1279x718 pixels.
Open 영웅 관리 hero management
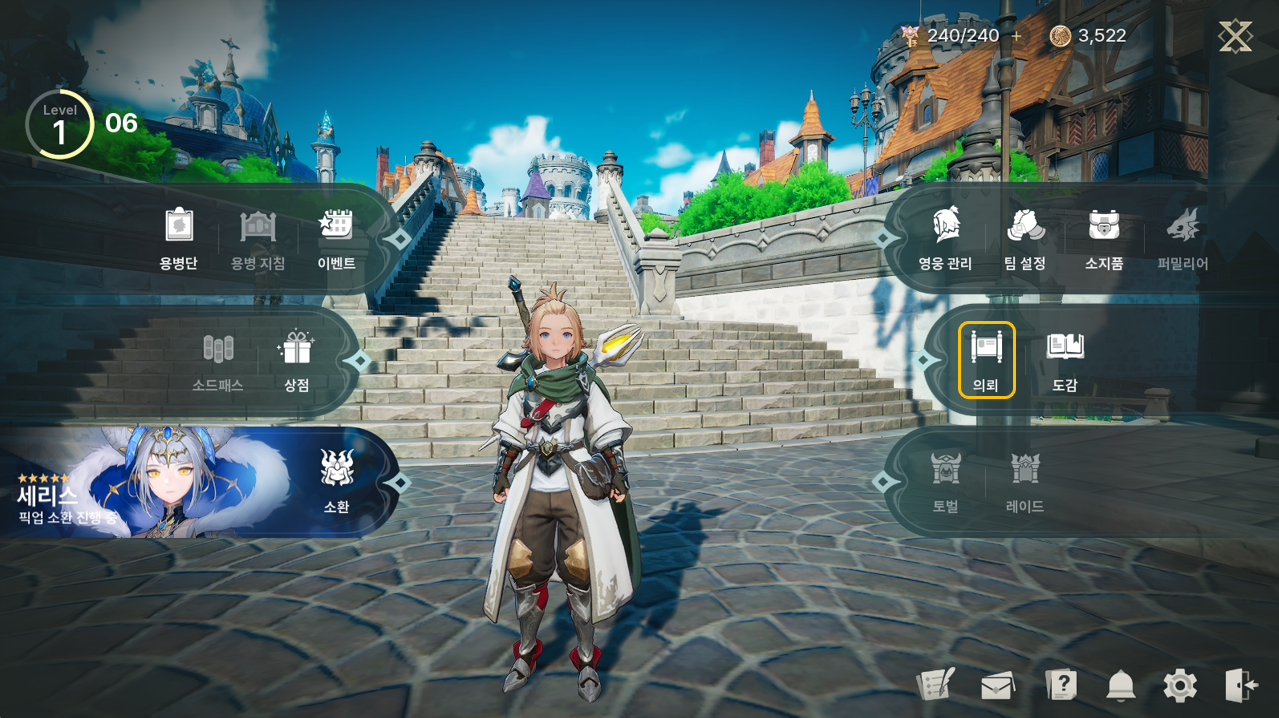click(945, 239)
